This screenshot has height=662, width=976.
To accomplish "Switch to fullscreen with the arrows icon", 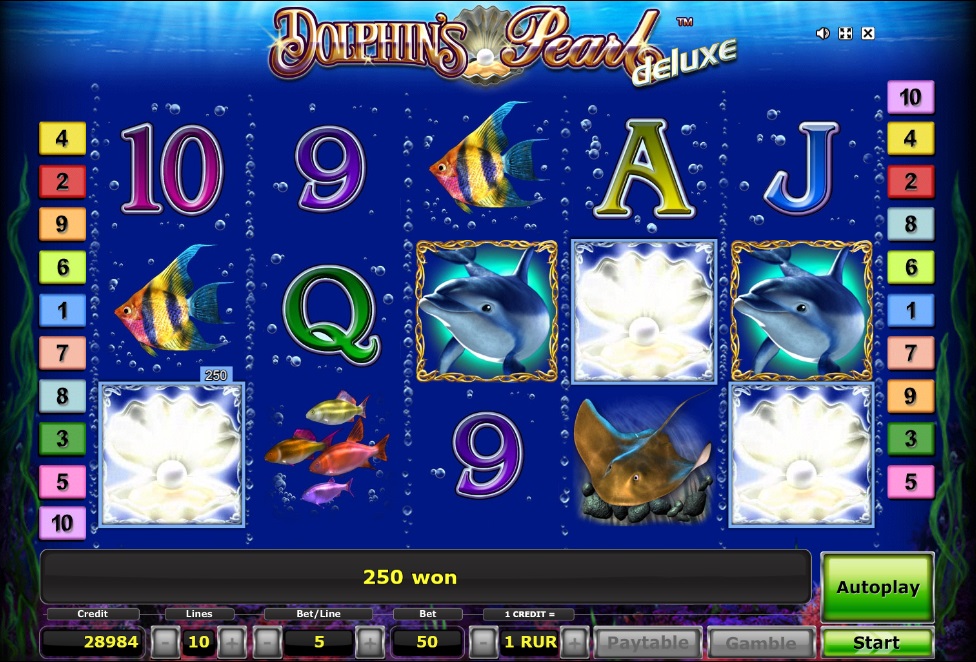I will click(845, 33).
